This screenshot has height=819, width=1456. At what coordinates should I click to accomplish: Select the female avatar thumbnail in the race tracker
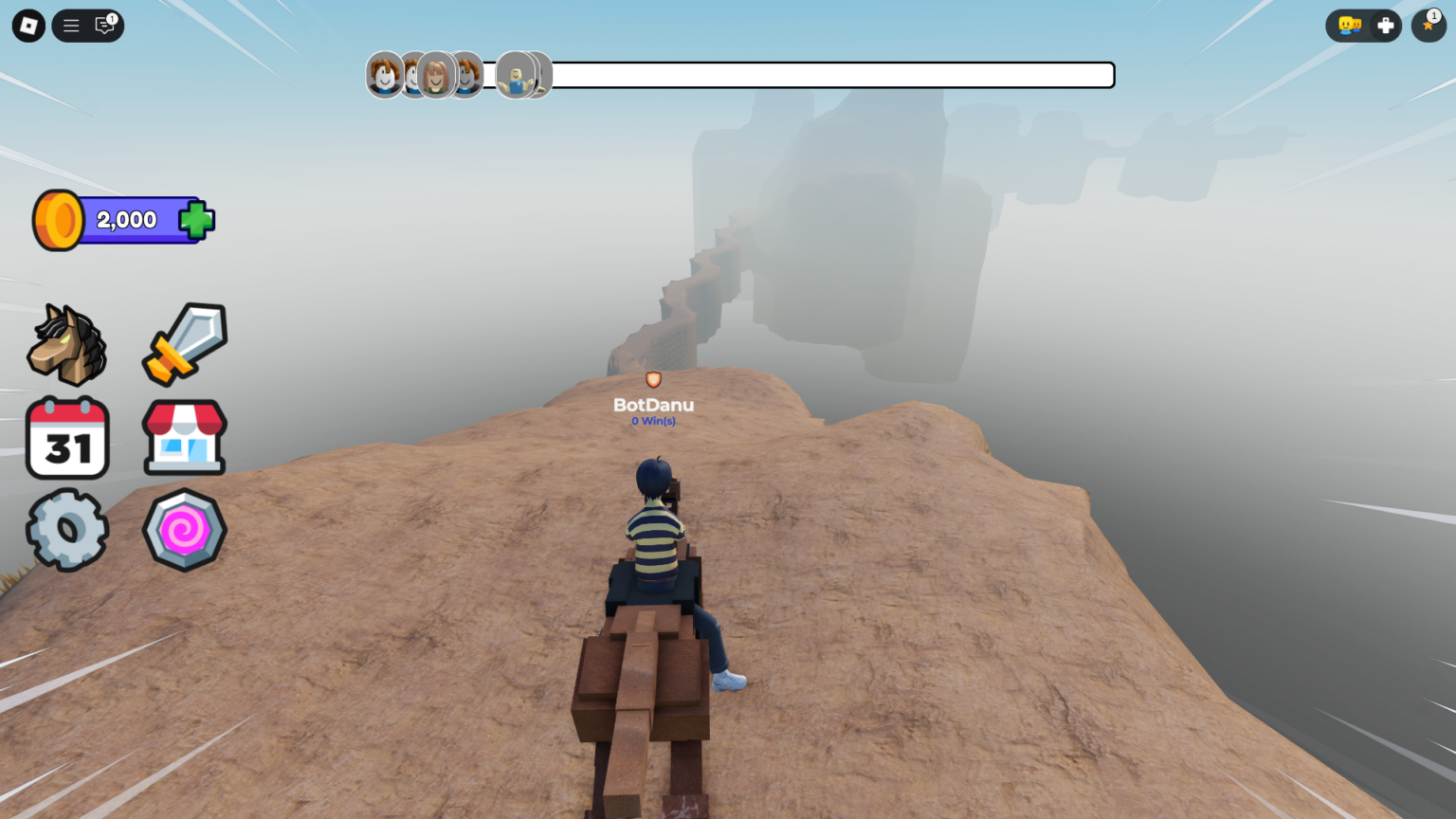click(436, 75)
